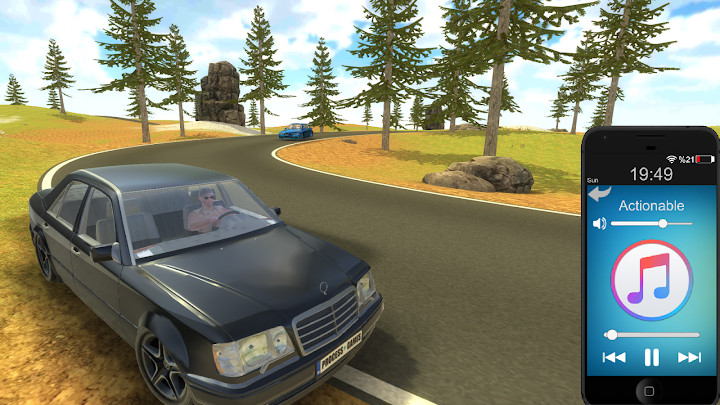
Task: Seek along the track progress bar
Action: point(651,334)
